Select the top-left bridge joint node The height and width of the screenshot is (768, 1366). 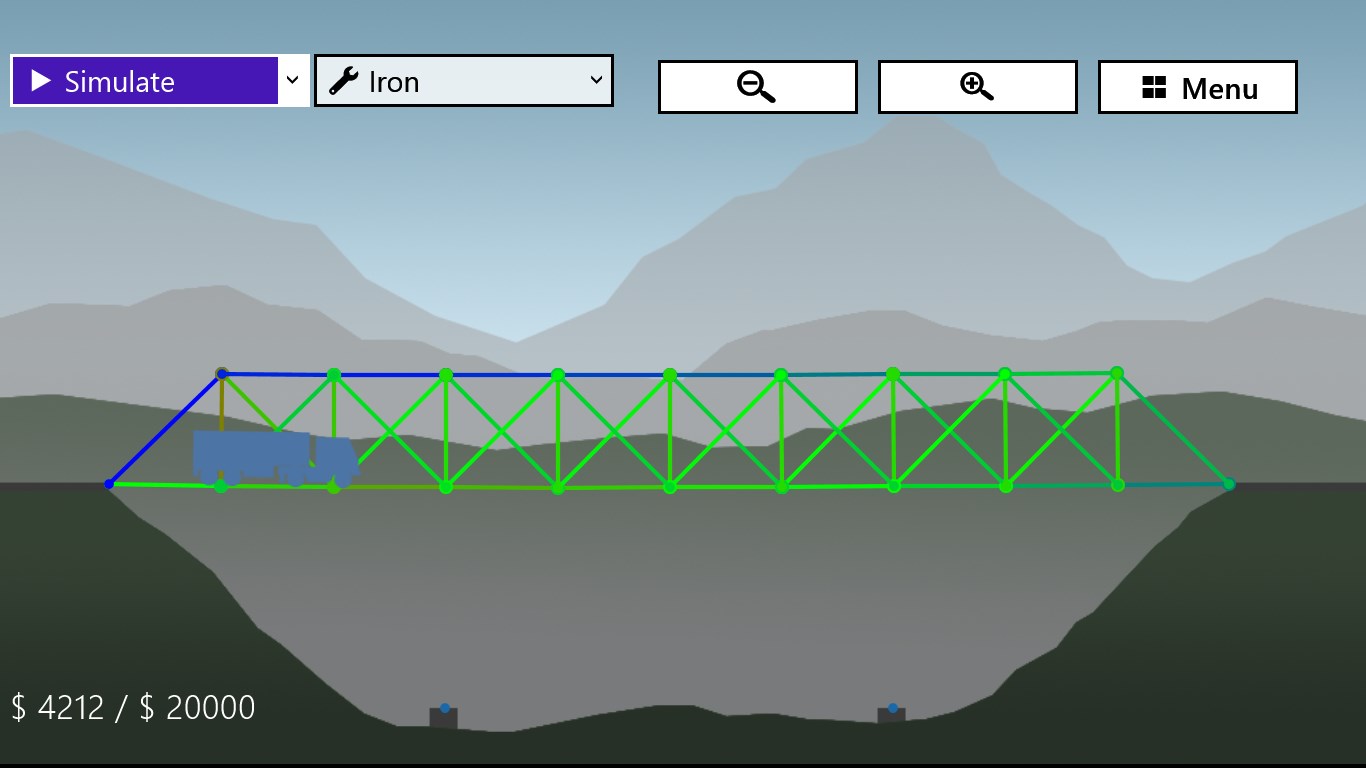click(x=222, y=373)
